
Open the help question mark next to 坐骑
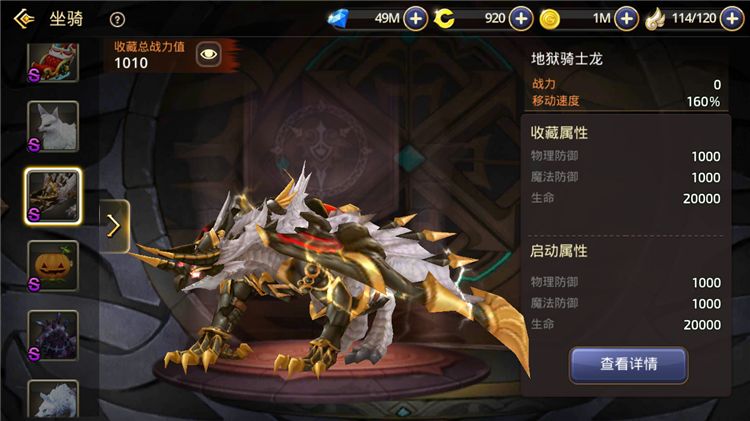coord(117,19)
